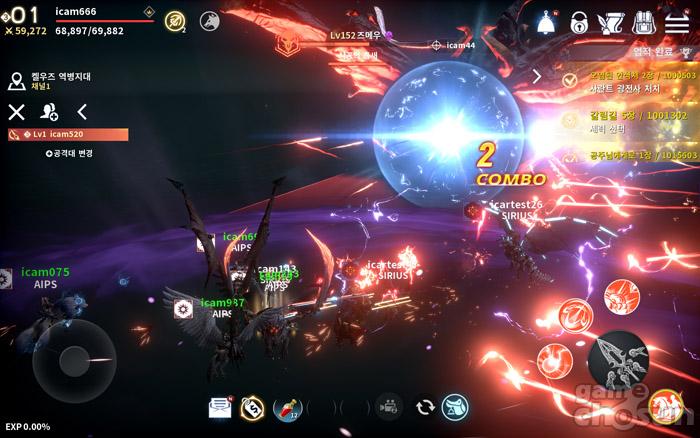Open the gold coin shop icon
This screenshot has height=438, width=700.
252,407
